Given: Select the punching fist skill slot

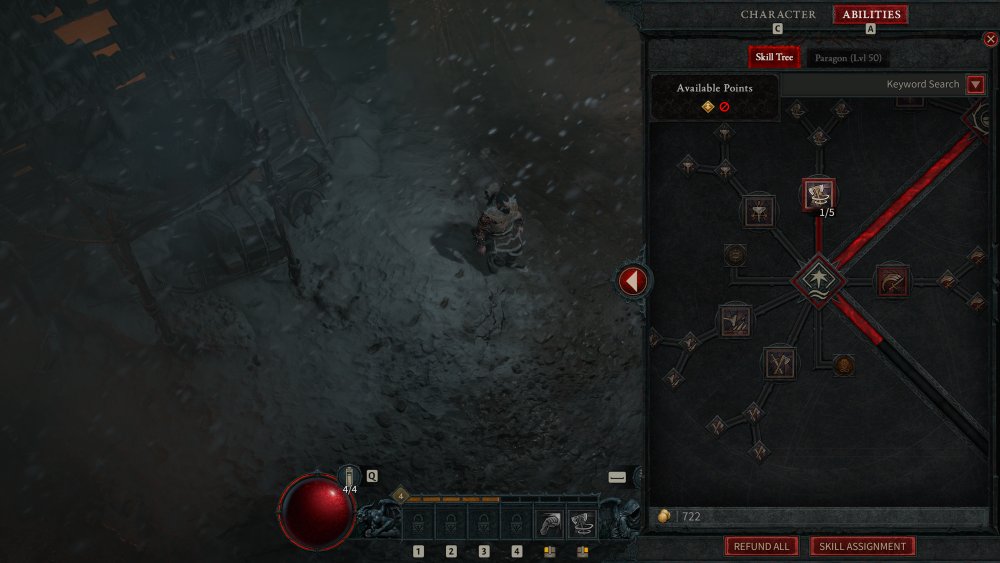Looking at the screenshot, I should point(549,522).
